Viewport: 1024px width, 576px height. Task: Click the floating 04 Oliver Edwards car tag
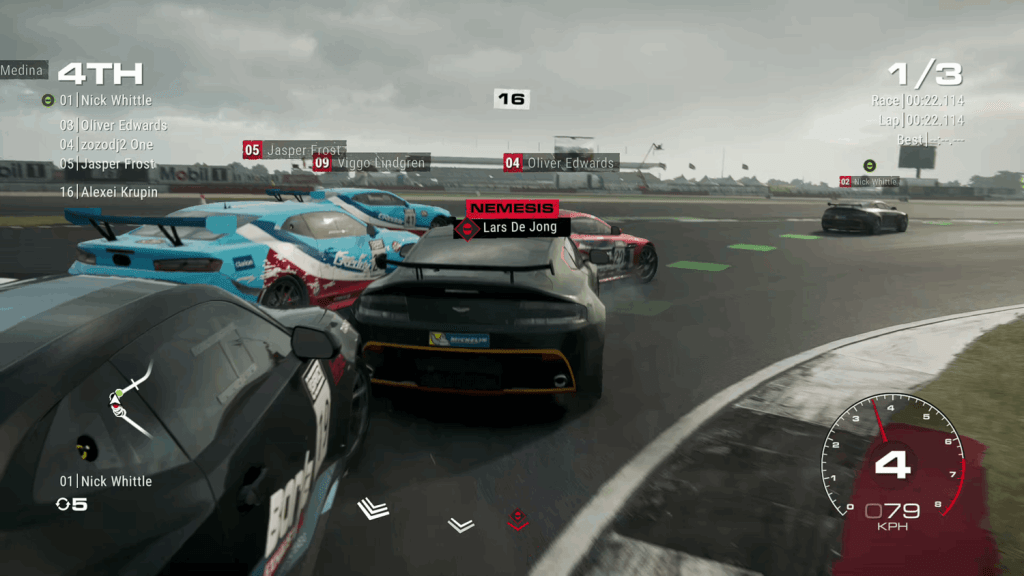coord(560,163)
